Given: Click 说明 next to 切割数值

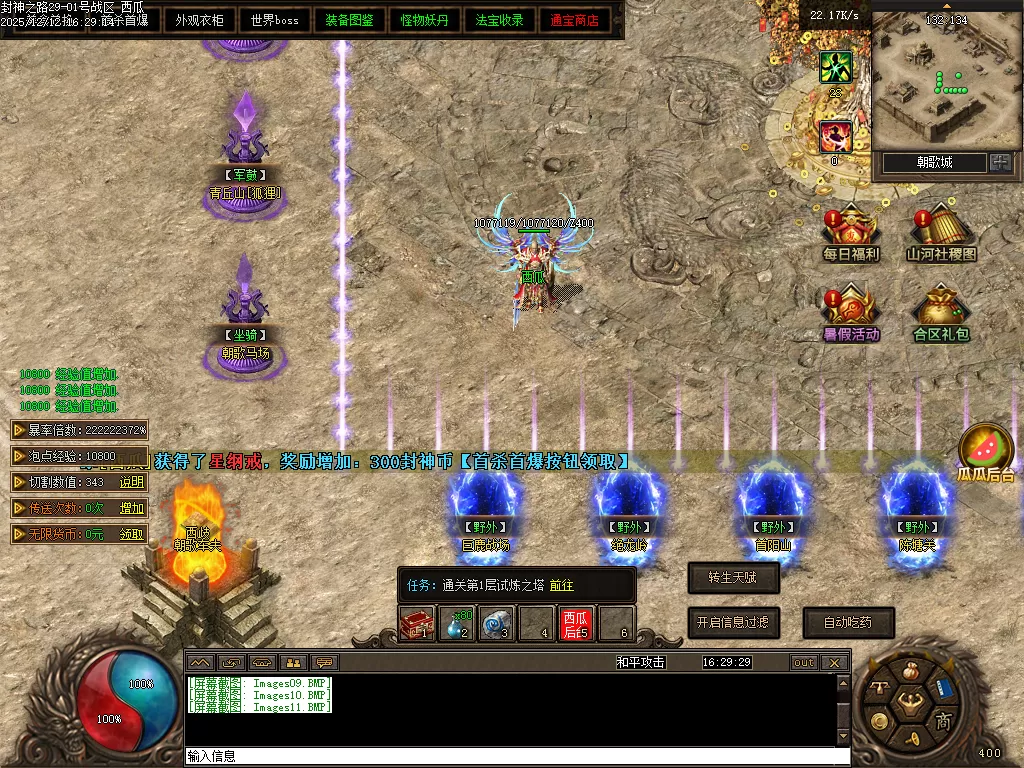Looking at the screenshot, I should click(132, 482).
